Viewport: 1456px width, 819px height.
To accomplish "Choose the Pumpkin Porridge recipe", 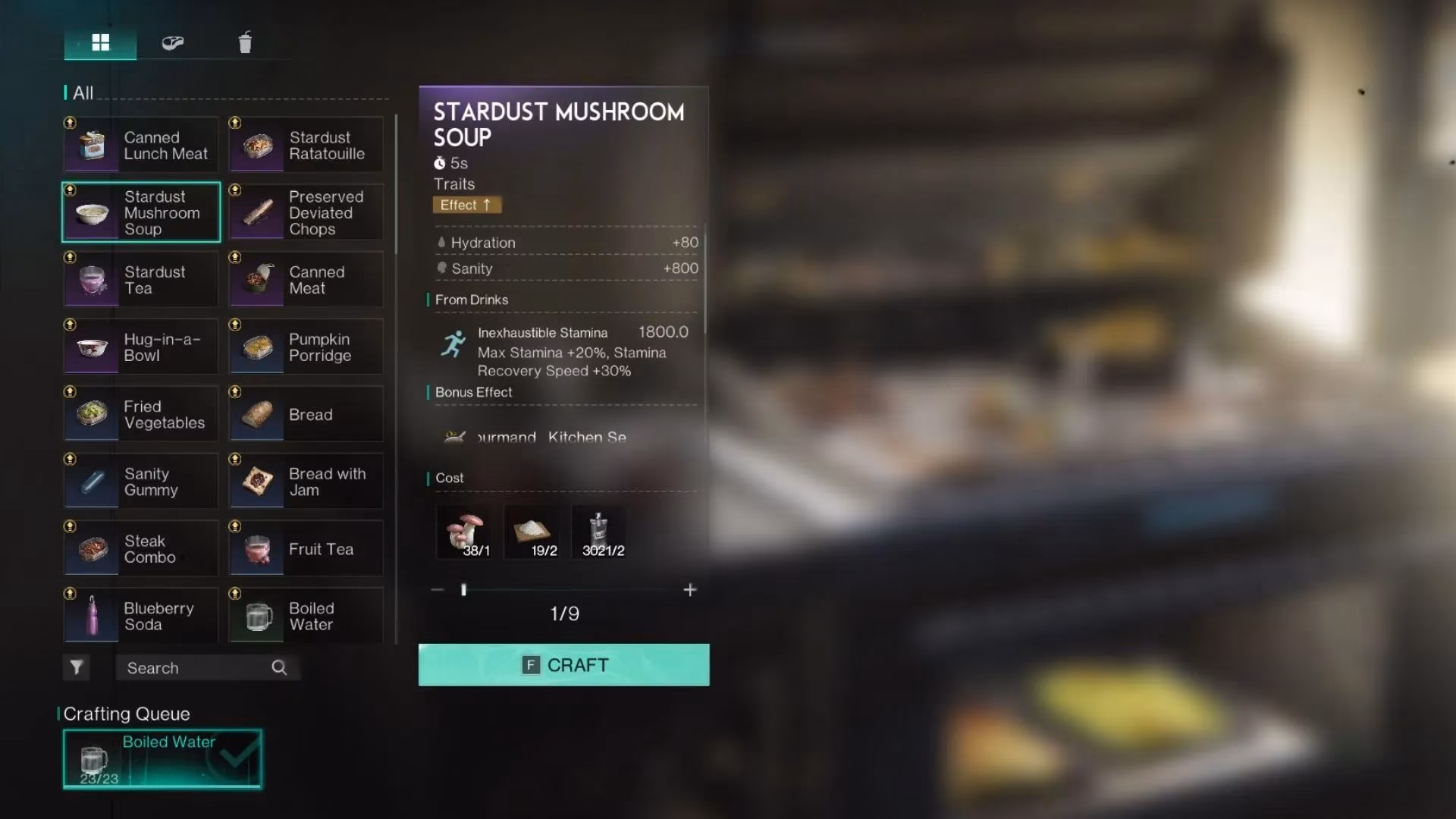I will pyautogui.click(x=306, y=347).
